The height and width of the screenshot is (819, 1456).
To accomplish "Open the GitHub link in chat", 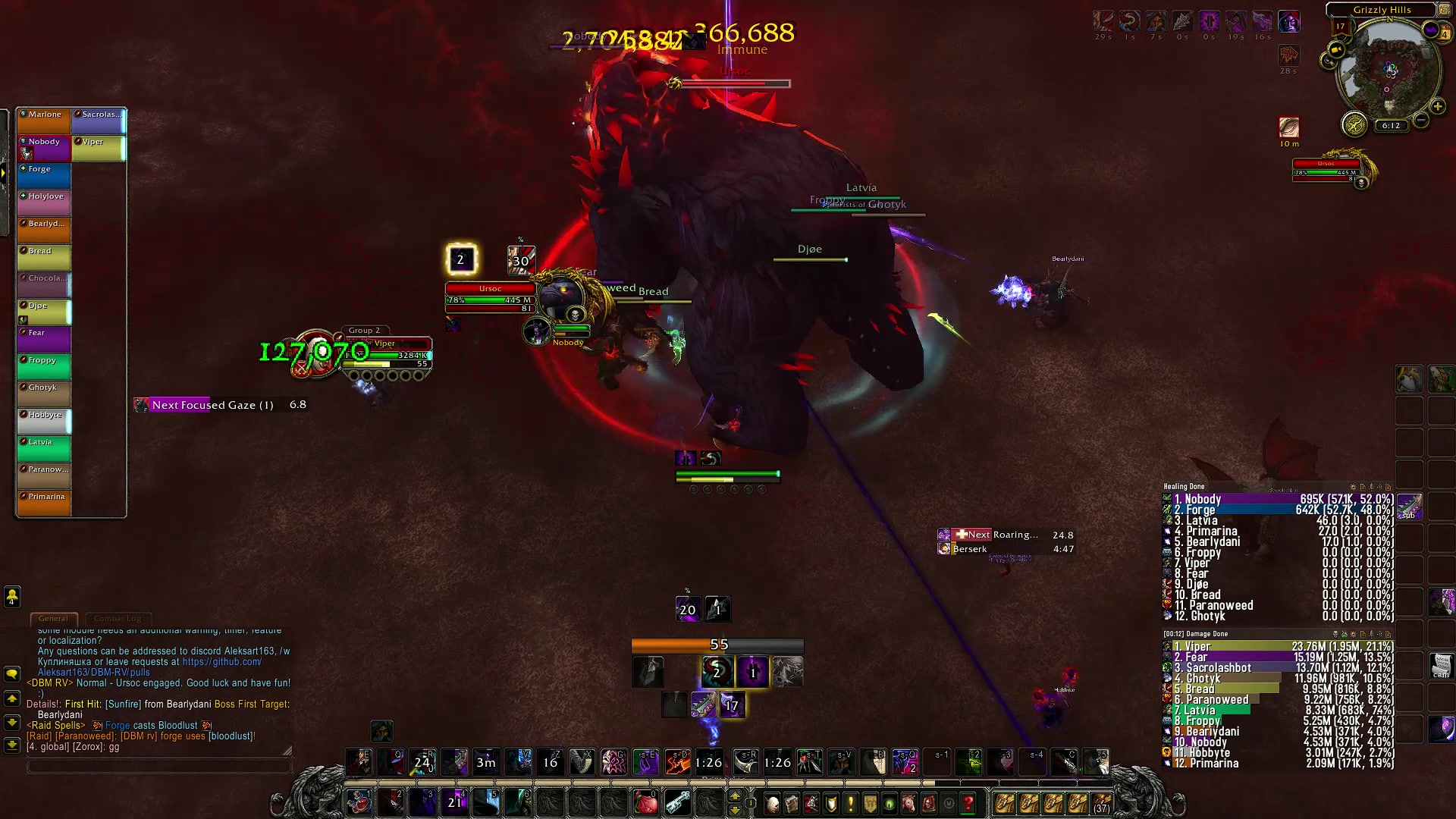I will click(x=221, y=662).
